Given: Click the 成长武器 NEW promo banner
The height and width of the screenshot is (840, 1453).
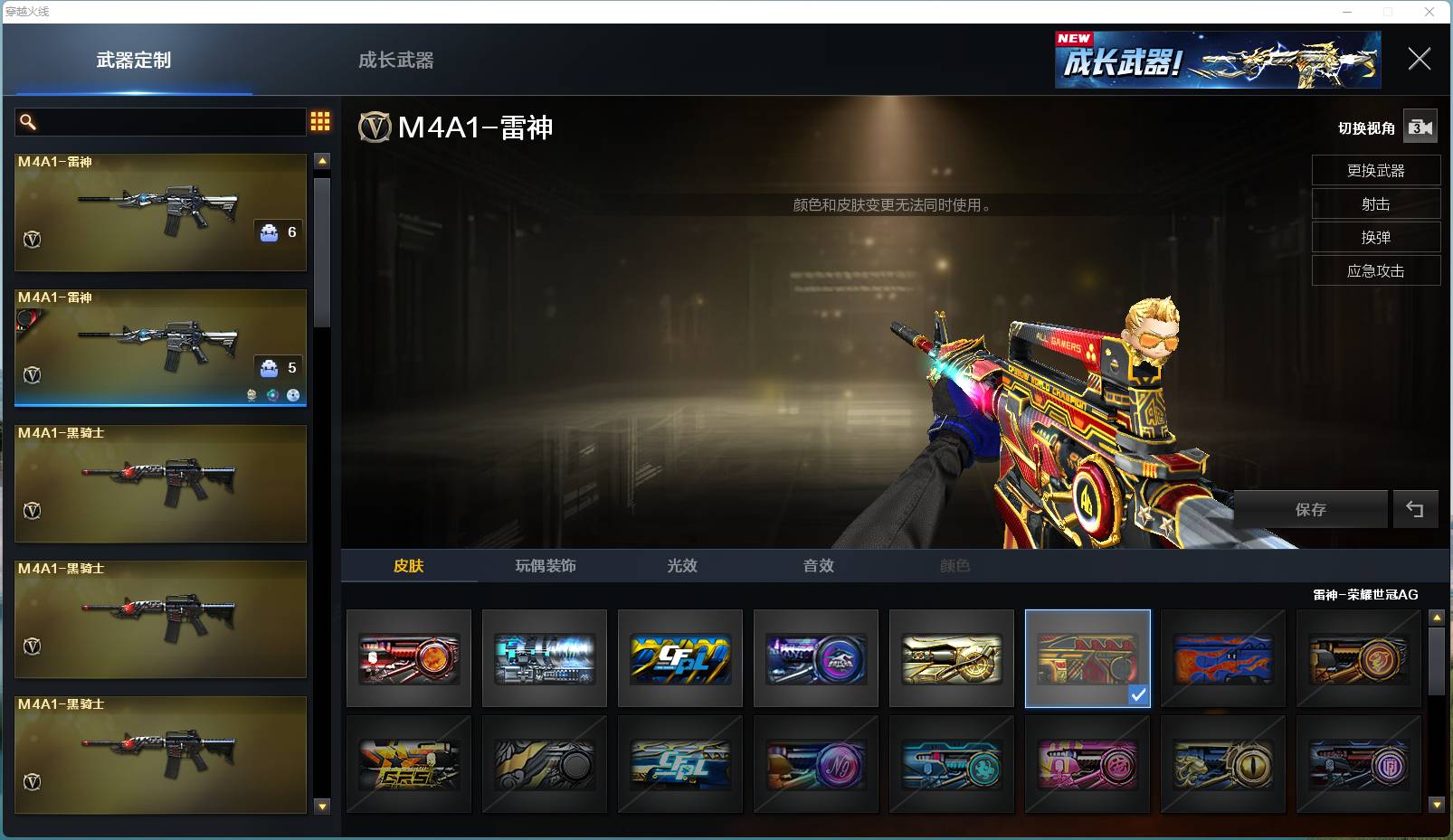Looking at the screenshot, I should pyautogui.click(x=1217, y=61).
